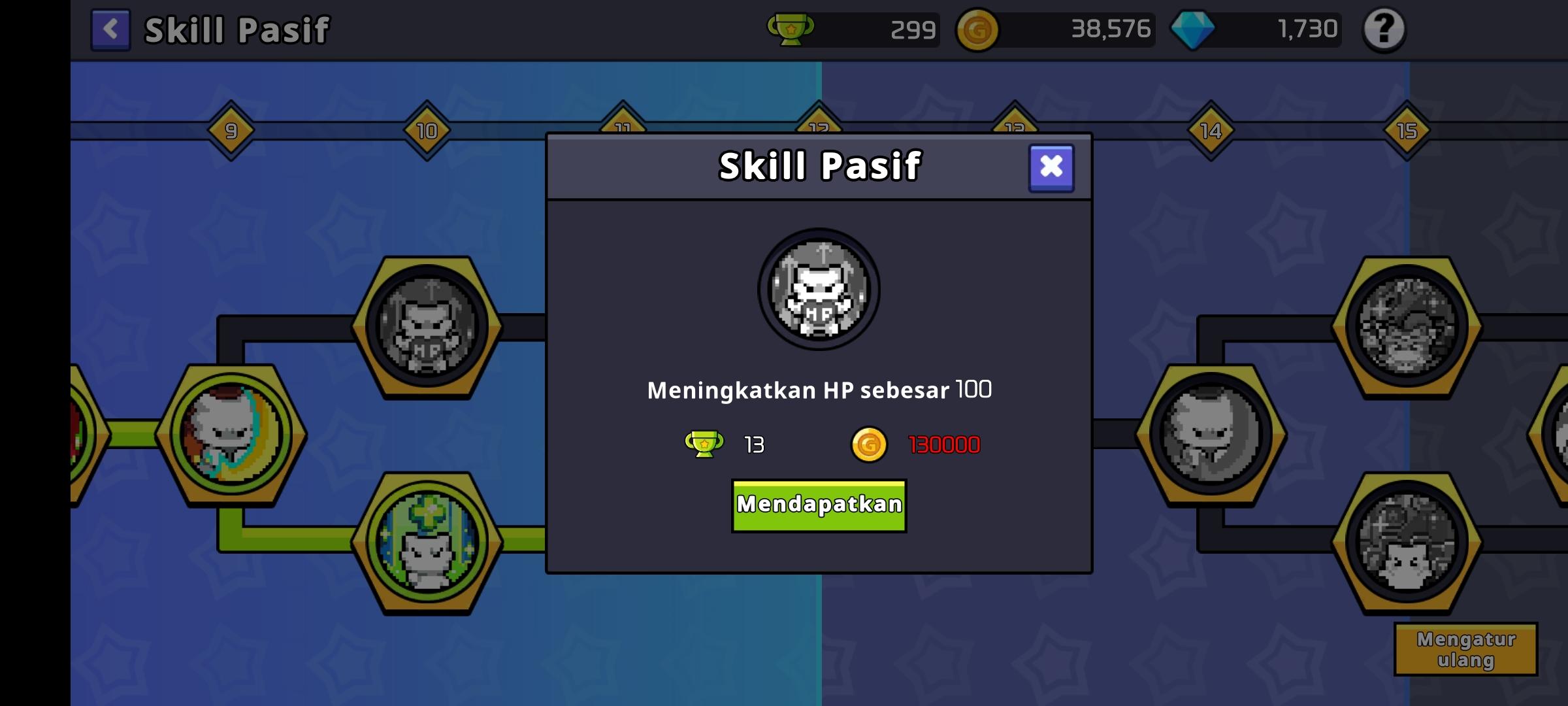Tap the Skill Pasif title in the popup header

[x=819, y=165]
